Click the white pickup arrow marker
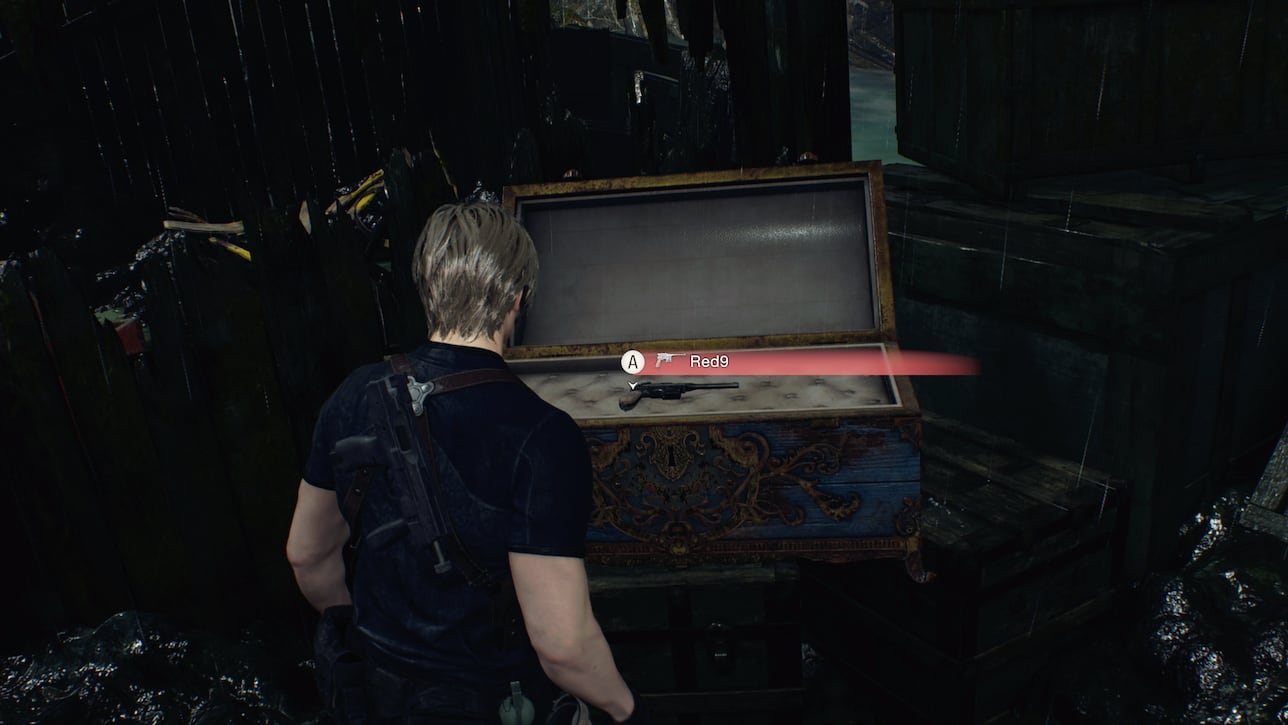1288x725 pixels. 632,383
